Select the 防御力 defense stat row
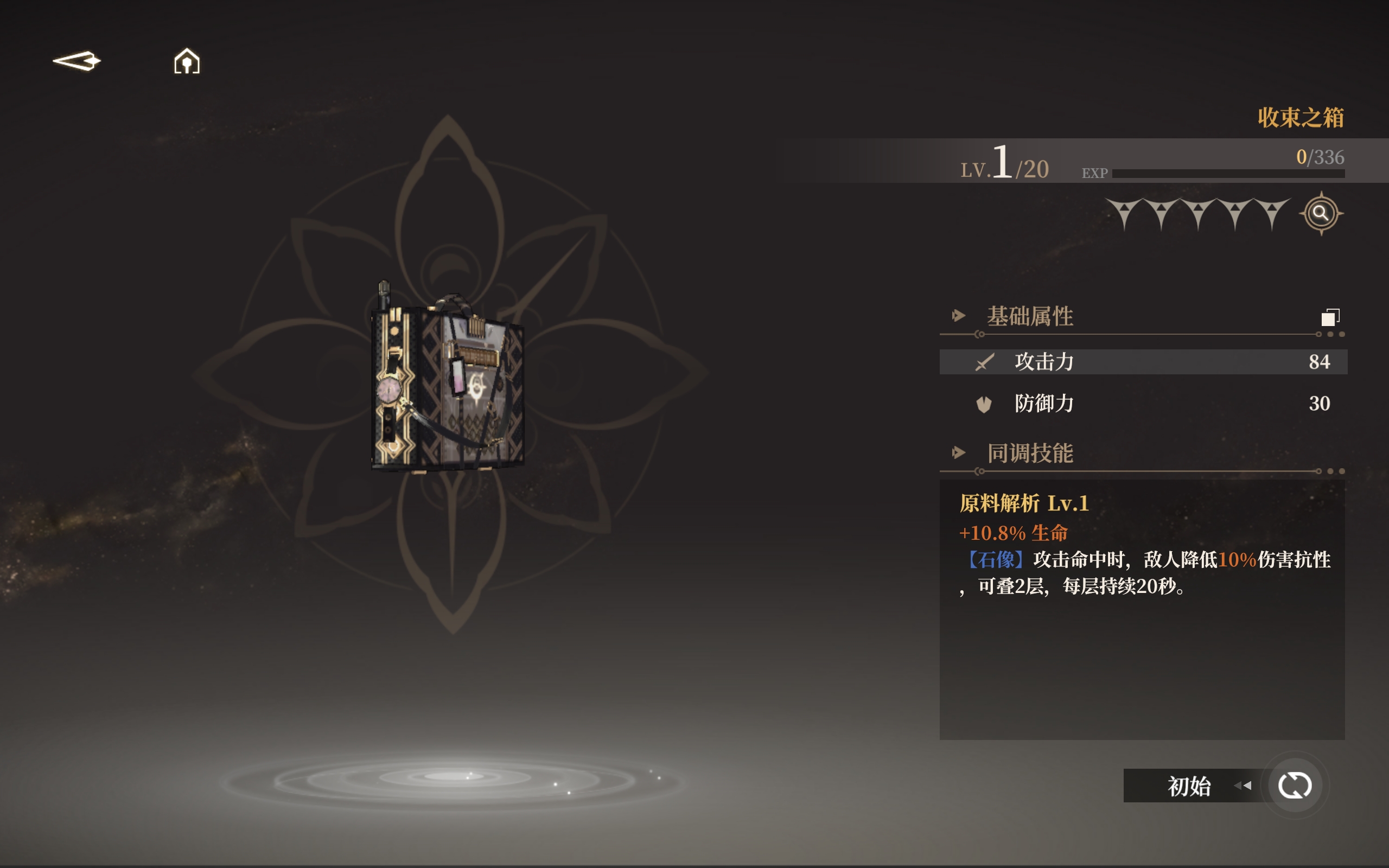 coord(1143,404)
